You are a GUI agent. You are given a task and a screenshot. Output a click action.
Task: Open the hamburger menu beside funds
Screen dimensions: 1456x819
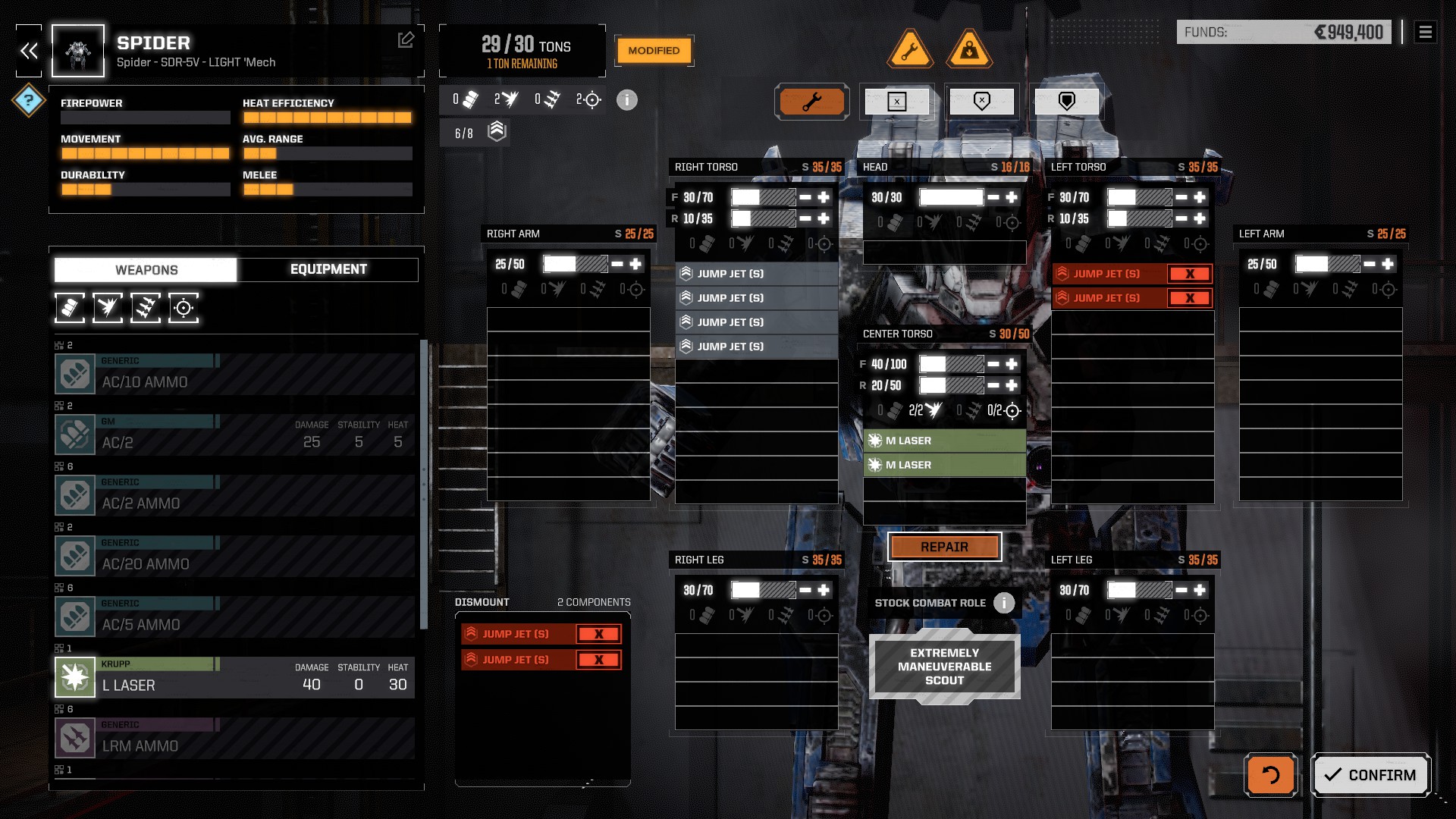click(x=1425, y=32)
